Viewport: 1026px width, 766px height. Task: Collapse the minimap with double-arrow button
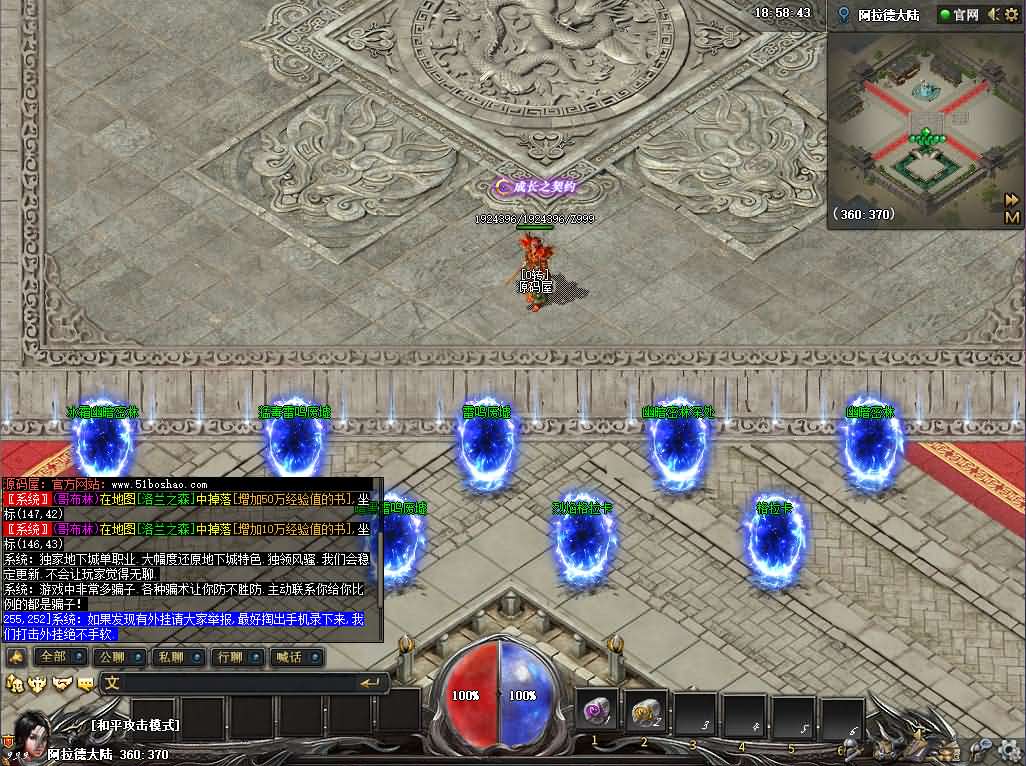point(1012,199)
